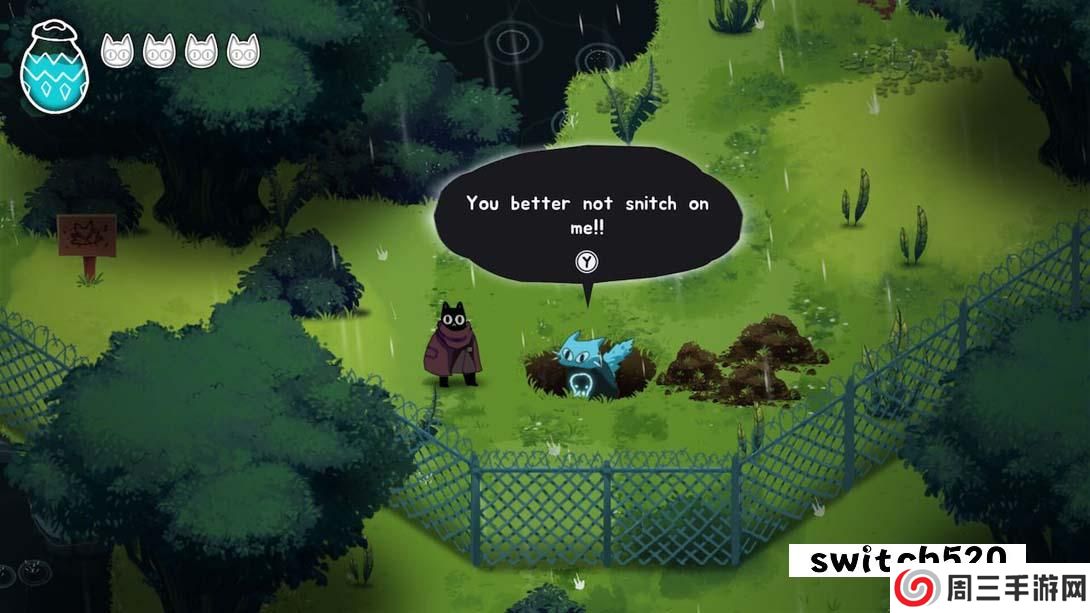
Task: Click the blue zigzag egg icon
Action: click(54, 67)
